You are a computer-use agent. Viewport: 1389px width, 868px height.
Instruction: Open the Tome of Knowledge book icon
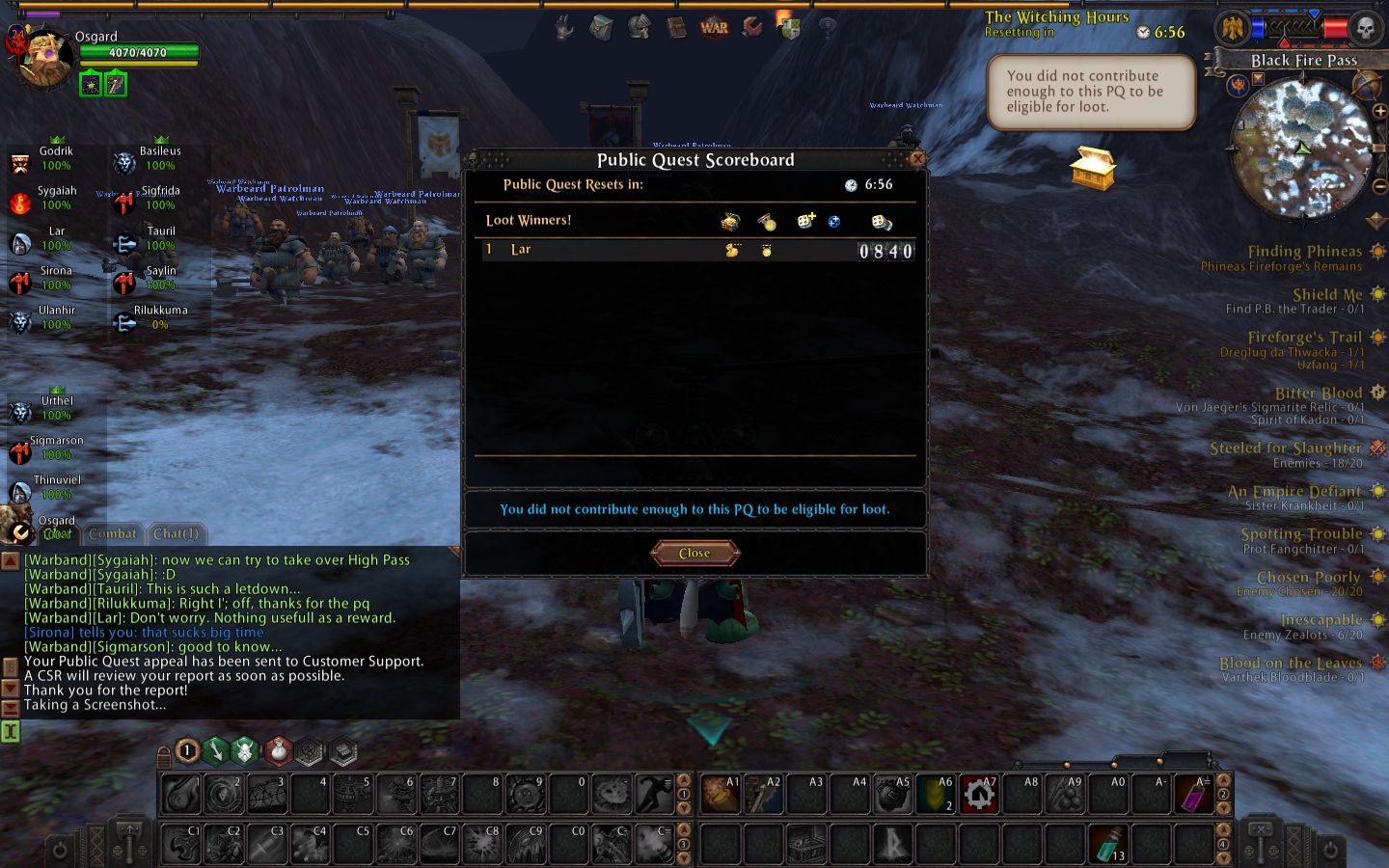[676, 27]
